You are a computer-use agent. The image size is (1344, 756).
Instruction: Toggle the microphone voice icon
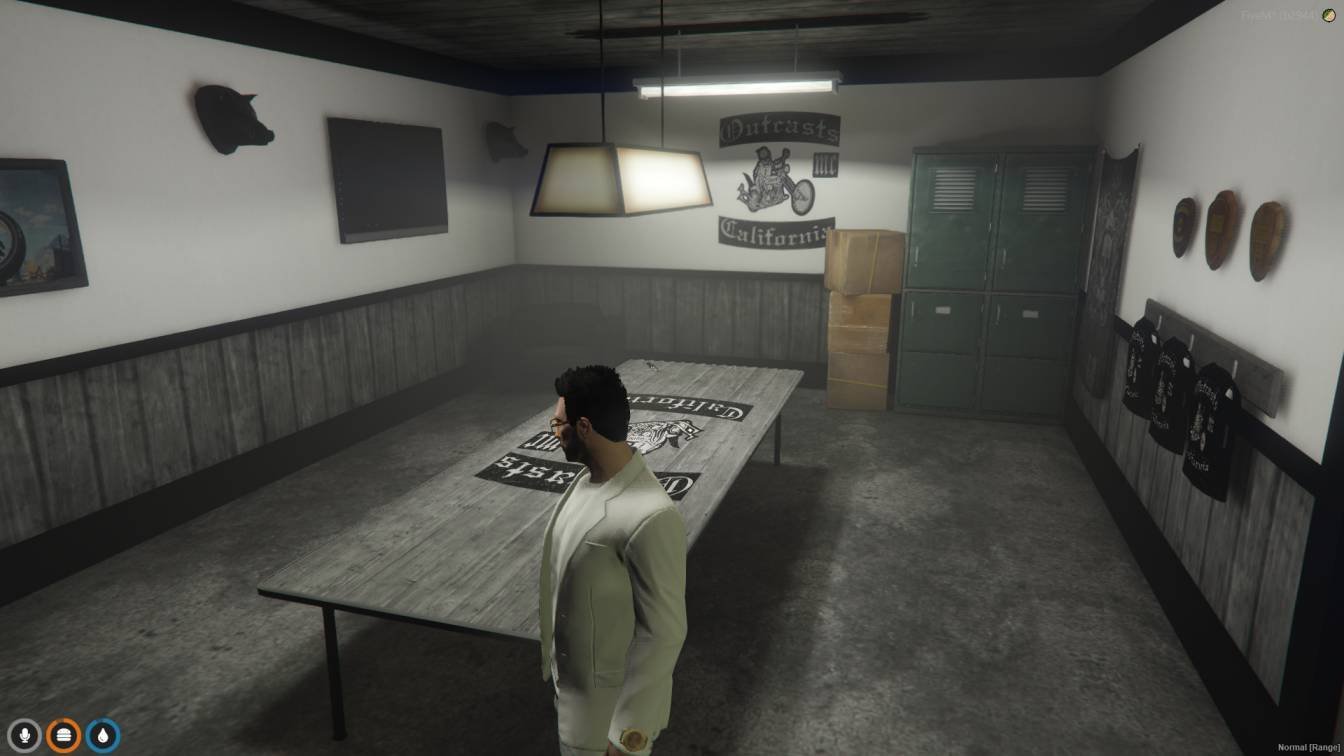pyautogui.click(x=24, y=736)
